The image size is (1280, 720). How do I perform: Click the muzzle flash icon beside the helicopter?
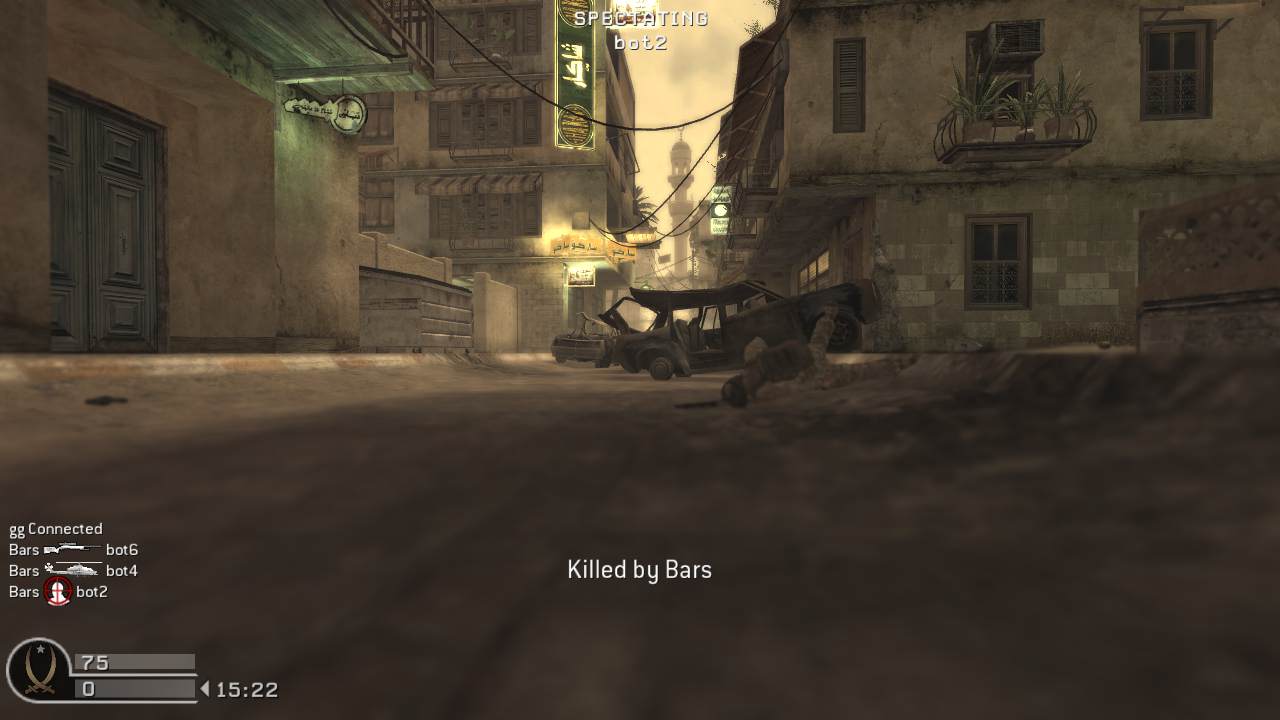pyautogui.click(x=48, y=567)
